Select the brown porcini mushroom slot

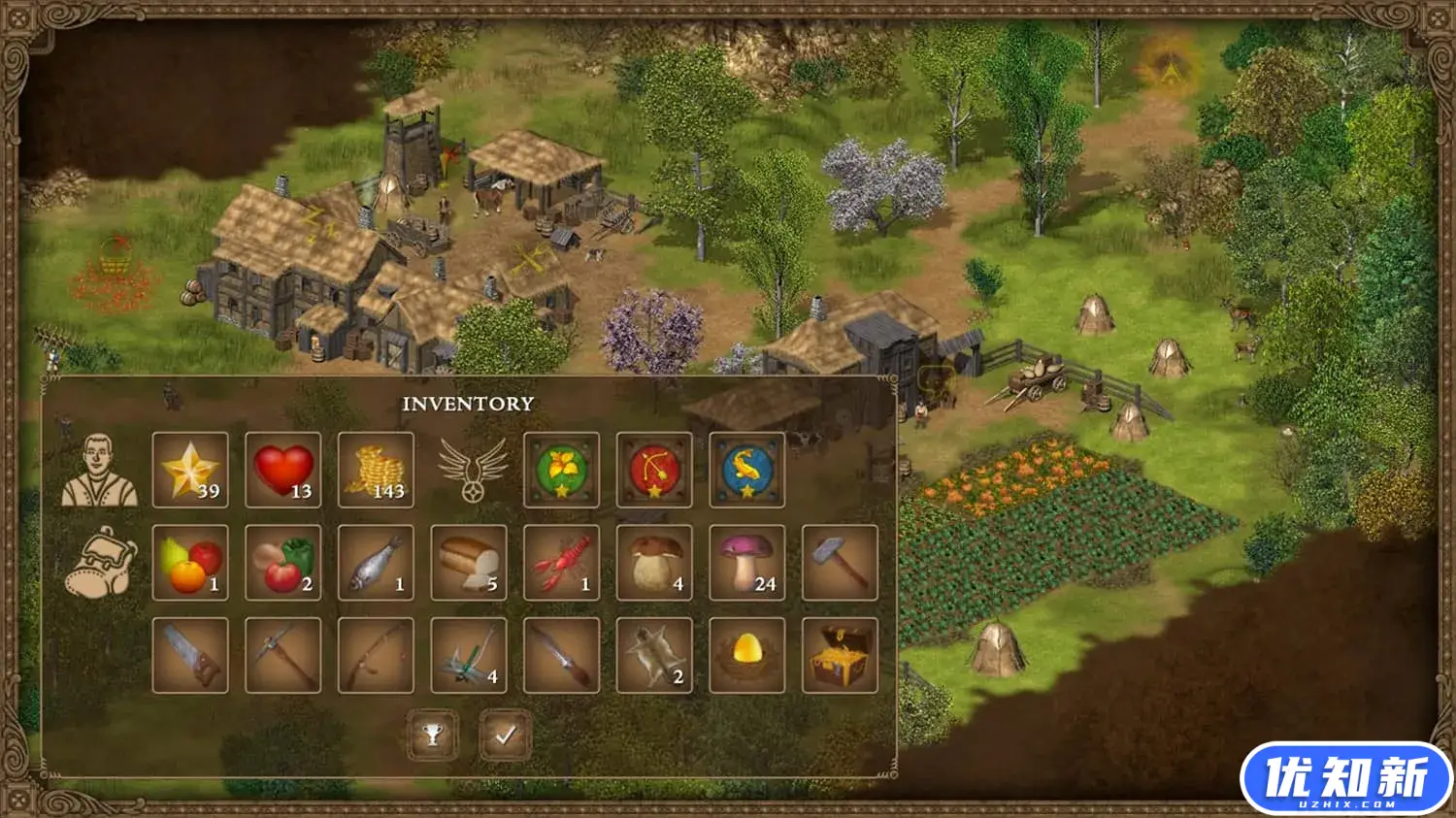(x=654, y=563)
